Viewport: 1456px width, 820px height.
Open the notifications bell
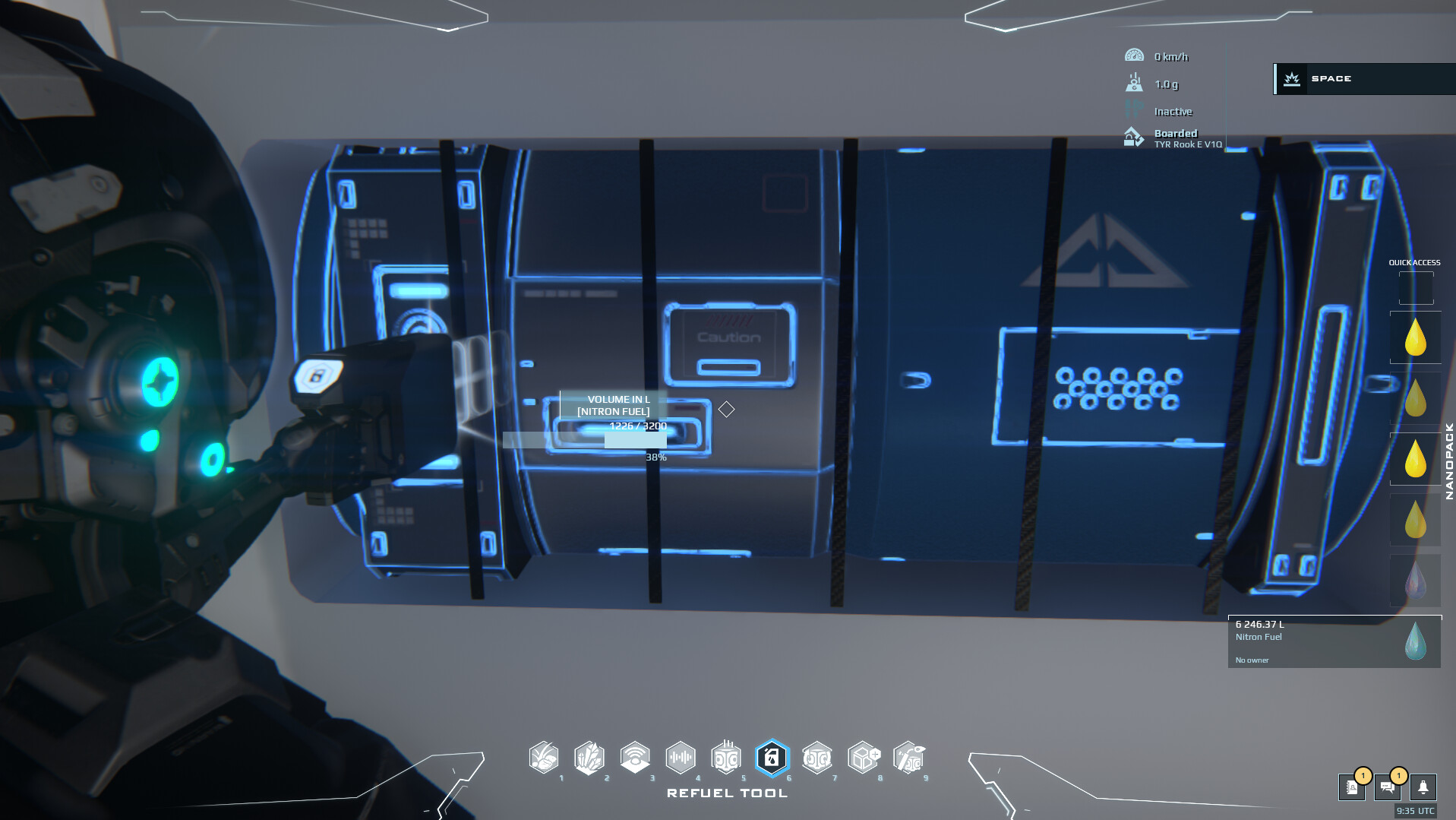[1424, 788]
